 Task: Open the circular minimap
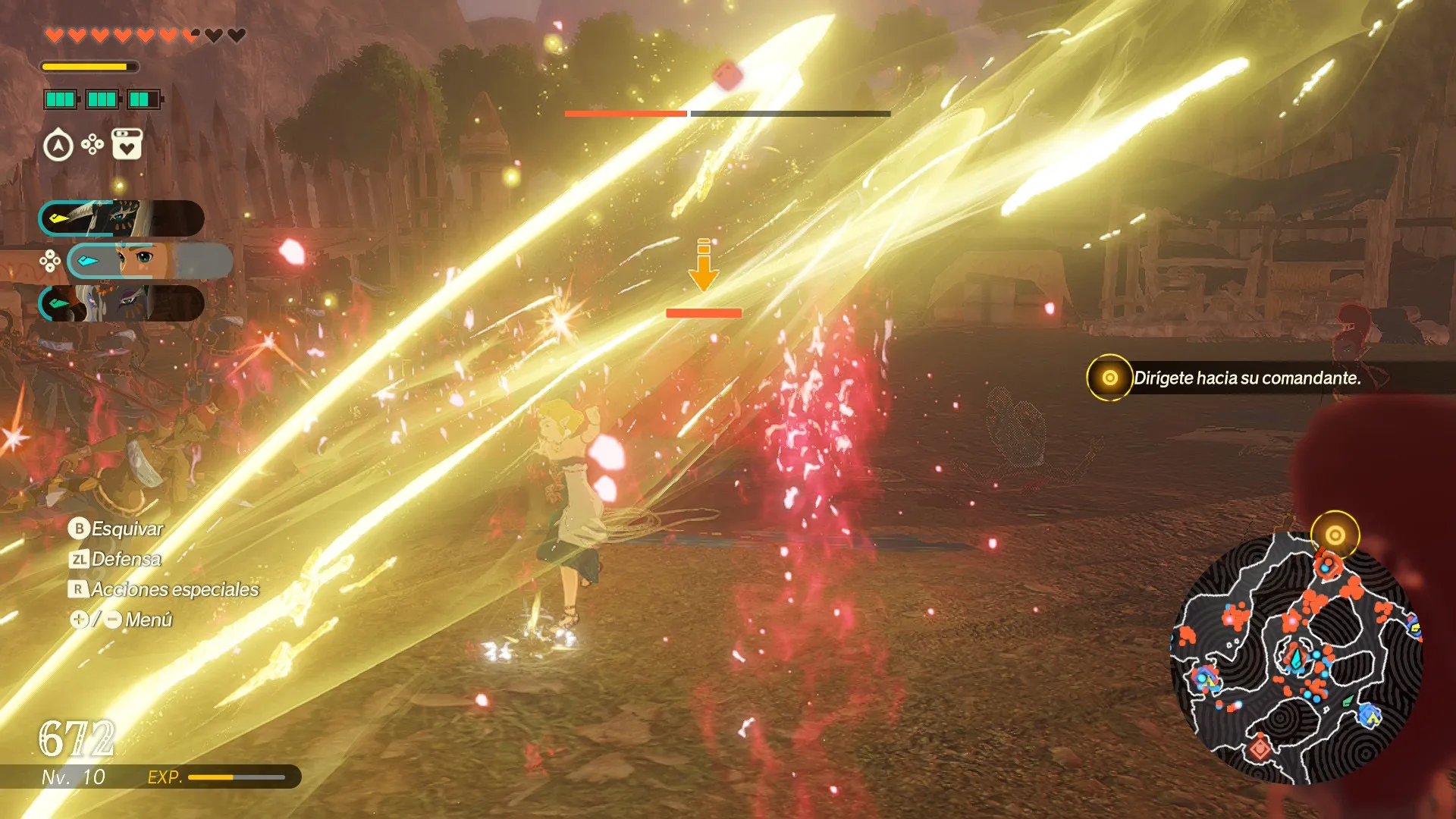tap(1295, 660)
